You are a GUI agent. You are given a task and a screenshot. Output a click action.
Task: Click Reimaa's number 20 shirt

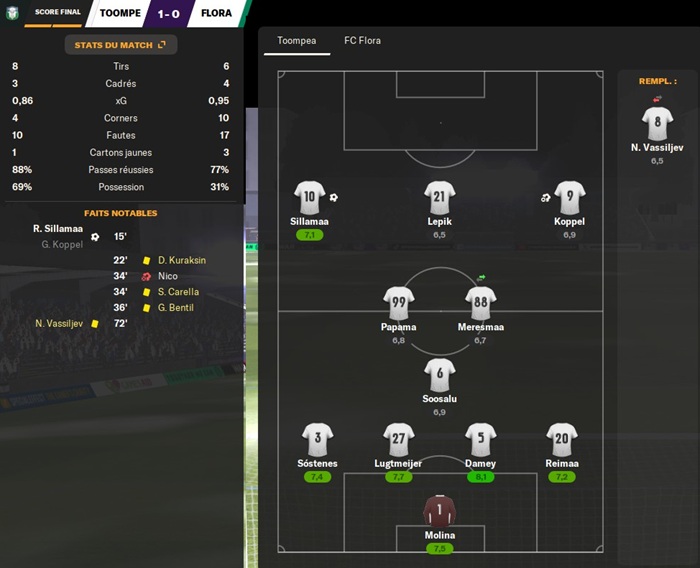[562, 439]
